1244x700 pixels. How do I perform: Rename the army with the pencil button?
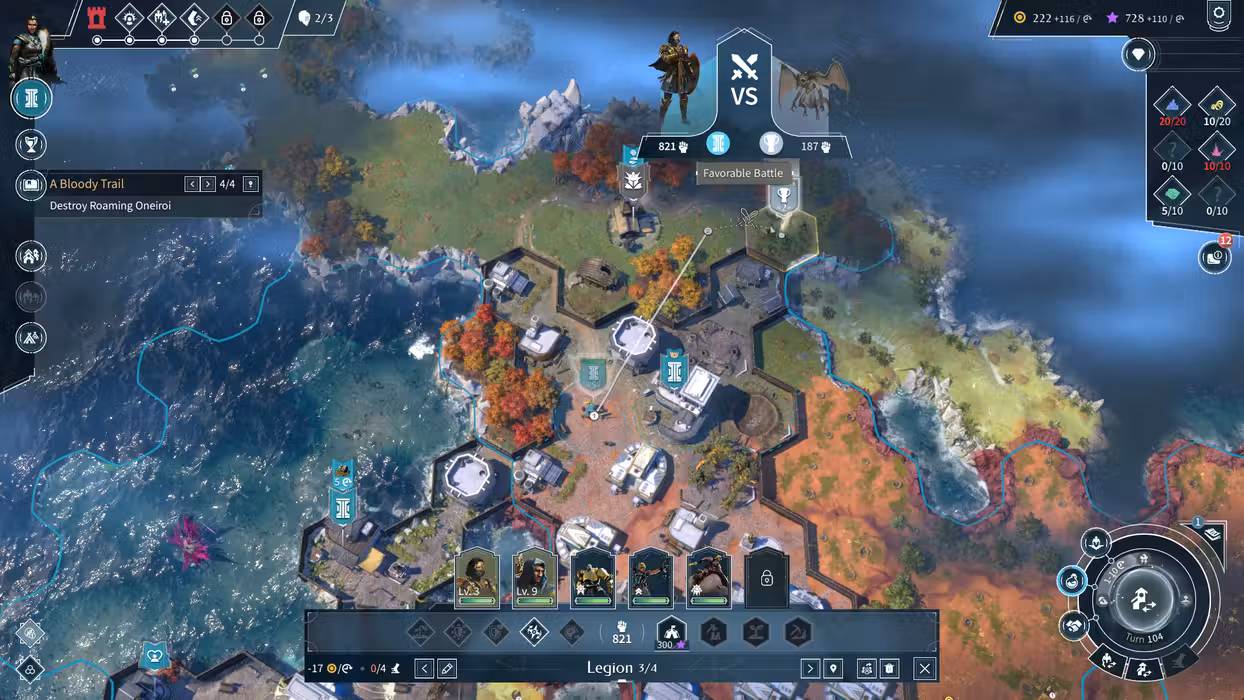[x=447, y=669]
